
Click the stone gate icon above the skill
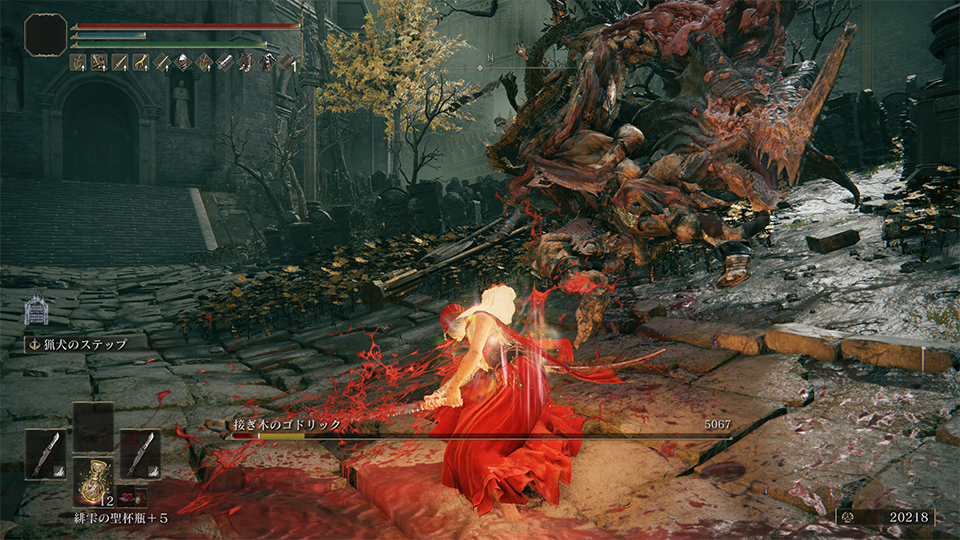pos(37,310)
